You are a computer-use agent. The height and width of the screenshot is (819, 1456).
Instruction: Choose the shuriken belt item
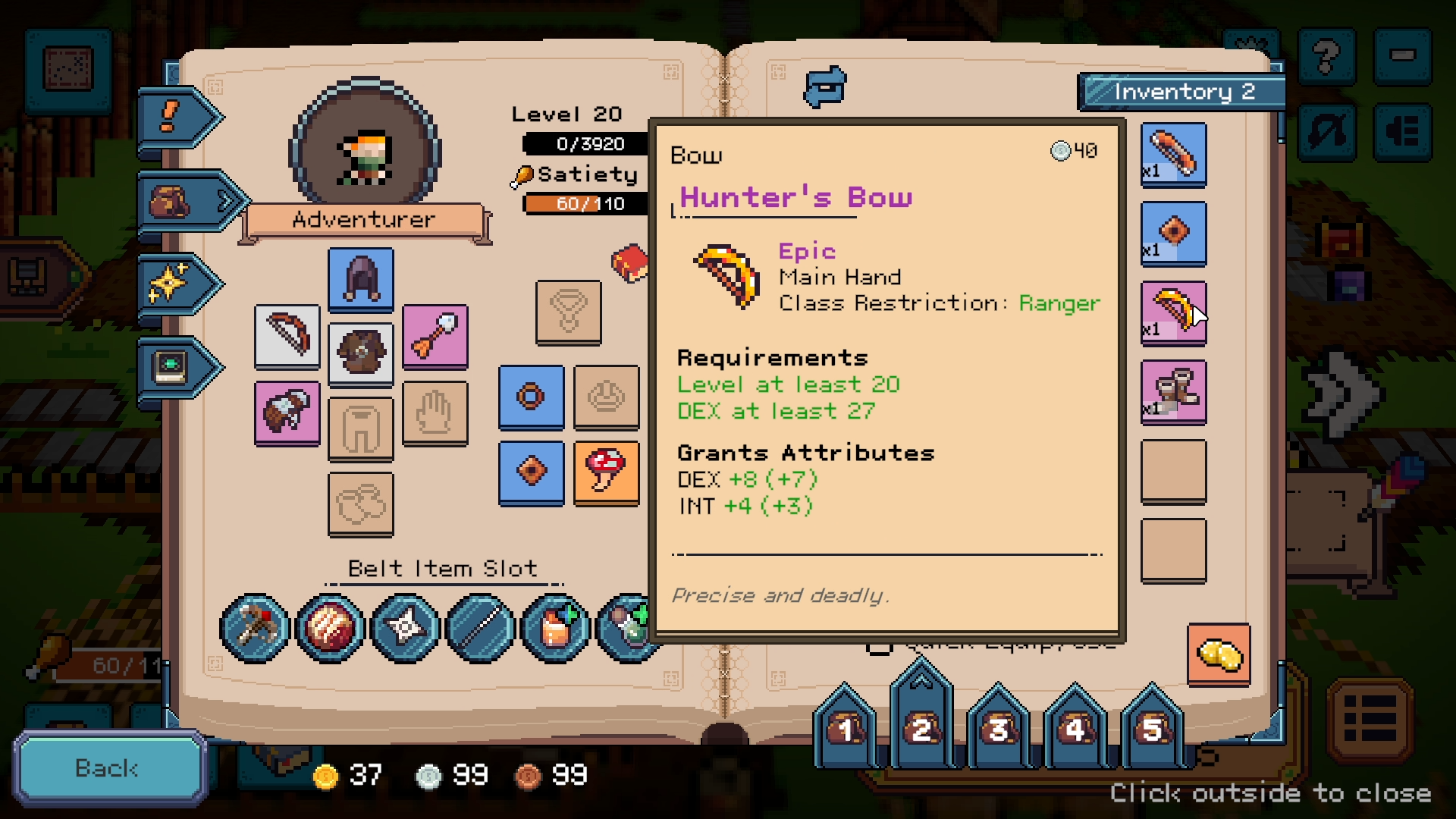(405, 628)
